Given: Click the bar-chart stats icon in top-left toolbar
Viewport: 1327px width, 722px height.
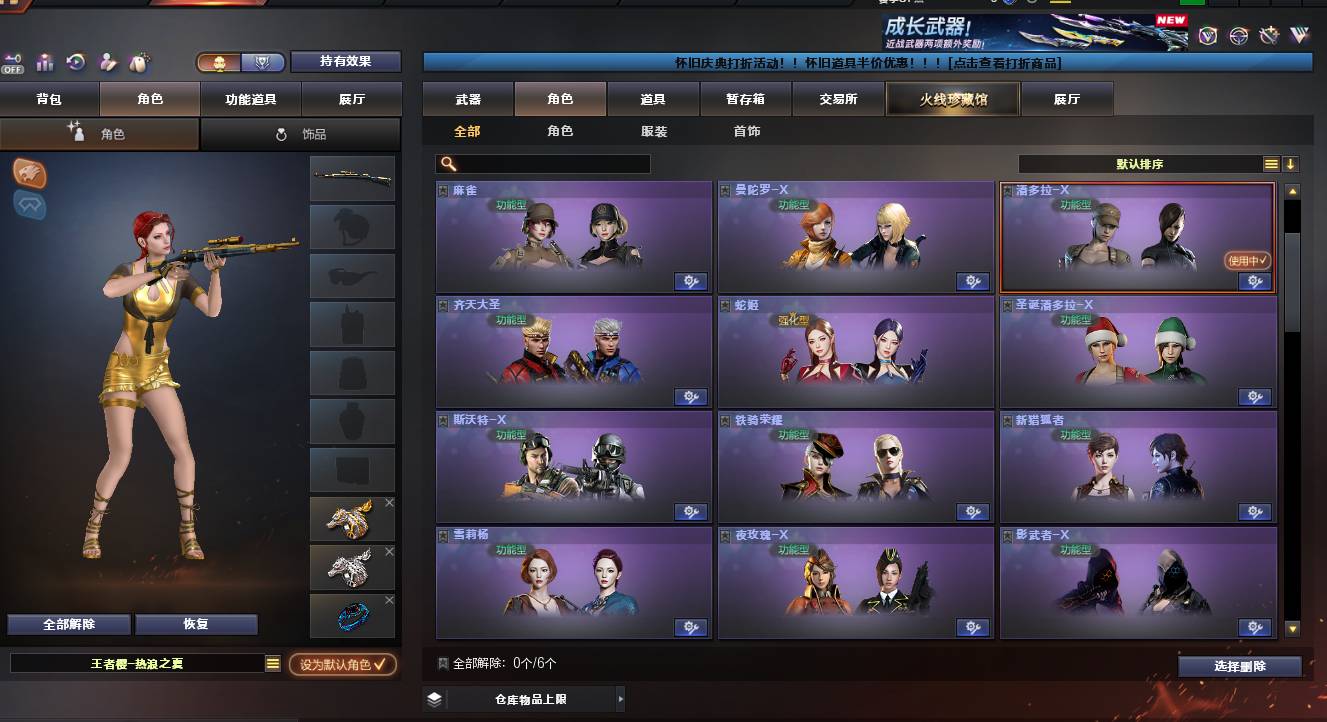Looking at the screenshot, I should 44,61.
